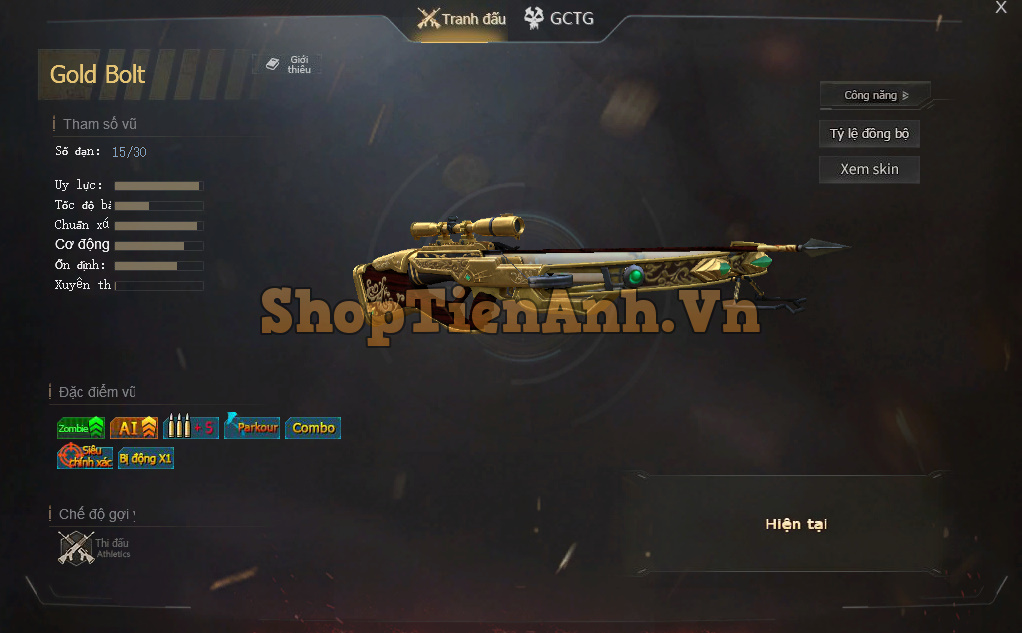The width and height of the screenshot is (1022, 633).
Task: Select the Siêu chính xác badge
Action: 84,458
